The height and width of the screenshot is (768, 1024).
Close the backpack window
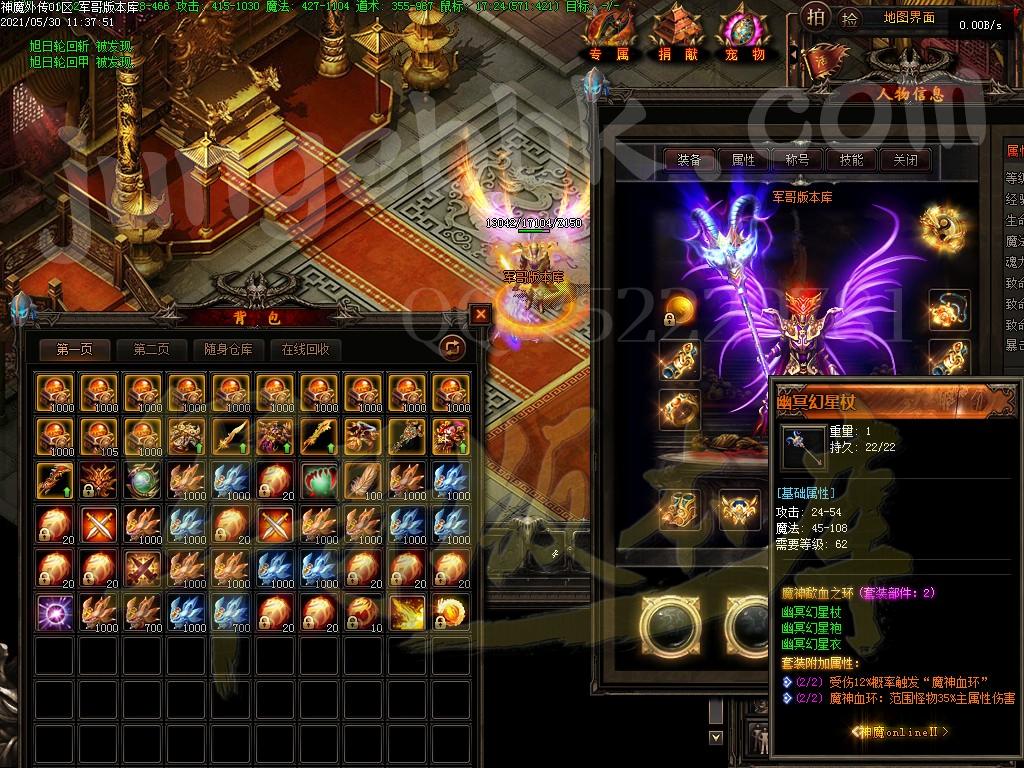[x=481, y=314]
